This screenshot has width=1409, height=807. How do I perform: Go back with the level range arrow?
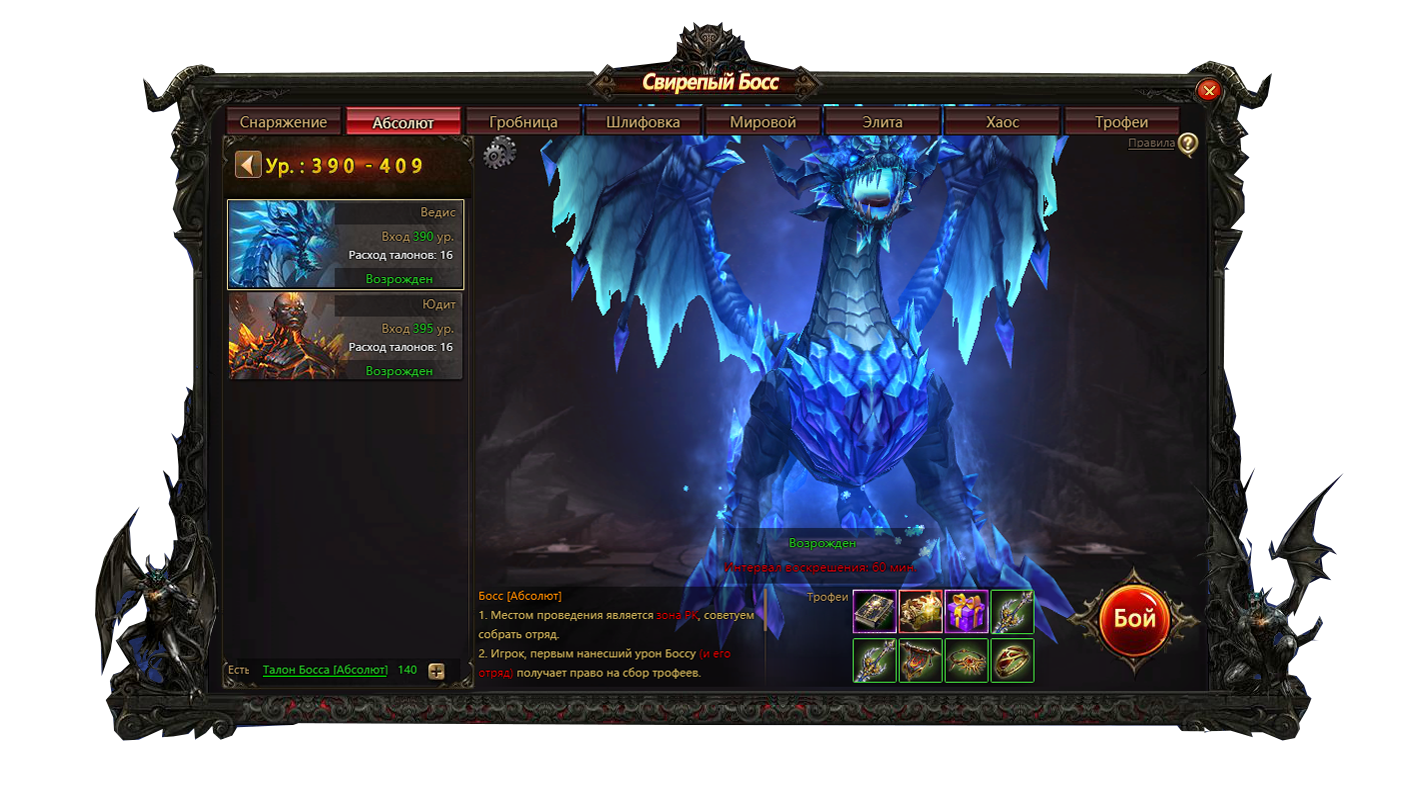pos(248,165)
